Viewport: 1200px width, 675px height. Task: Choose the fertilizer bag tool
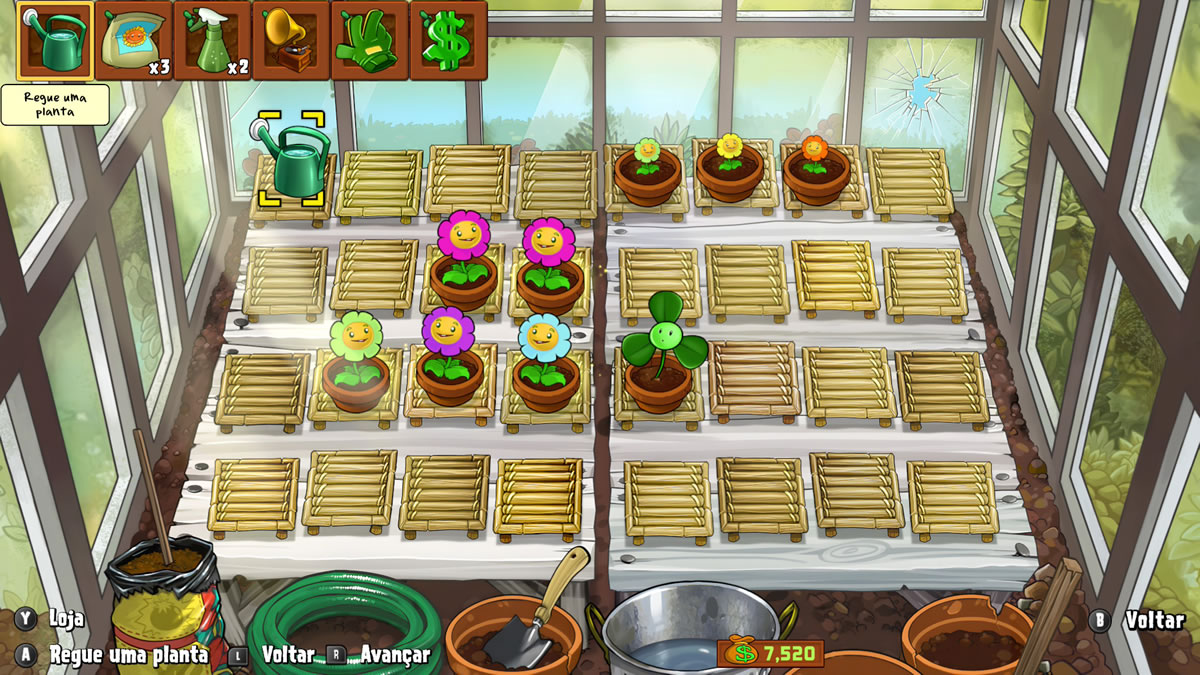tap(134, 41)
